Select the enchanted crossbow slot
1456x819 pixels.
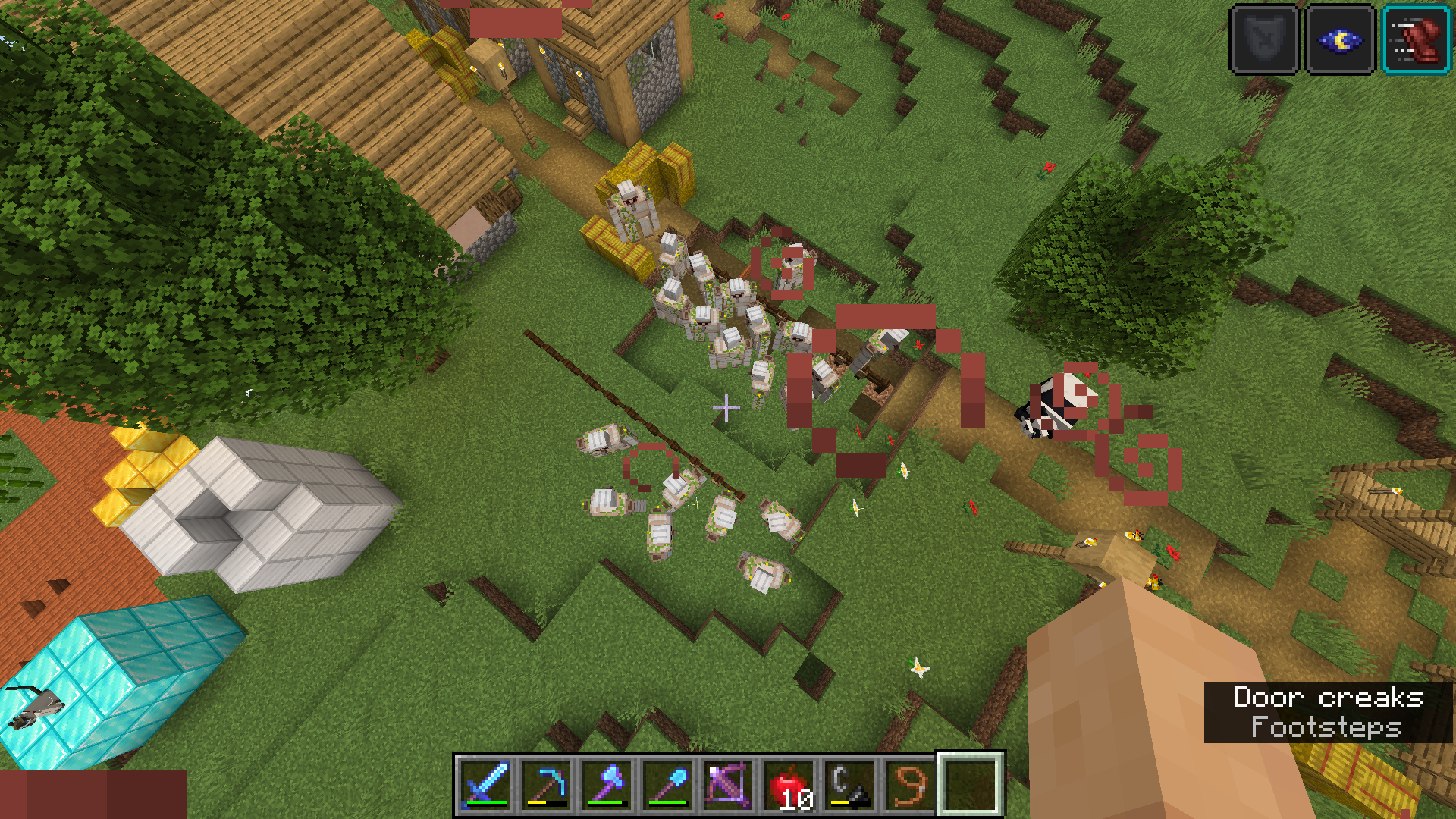(728, 785)
